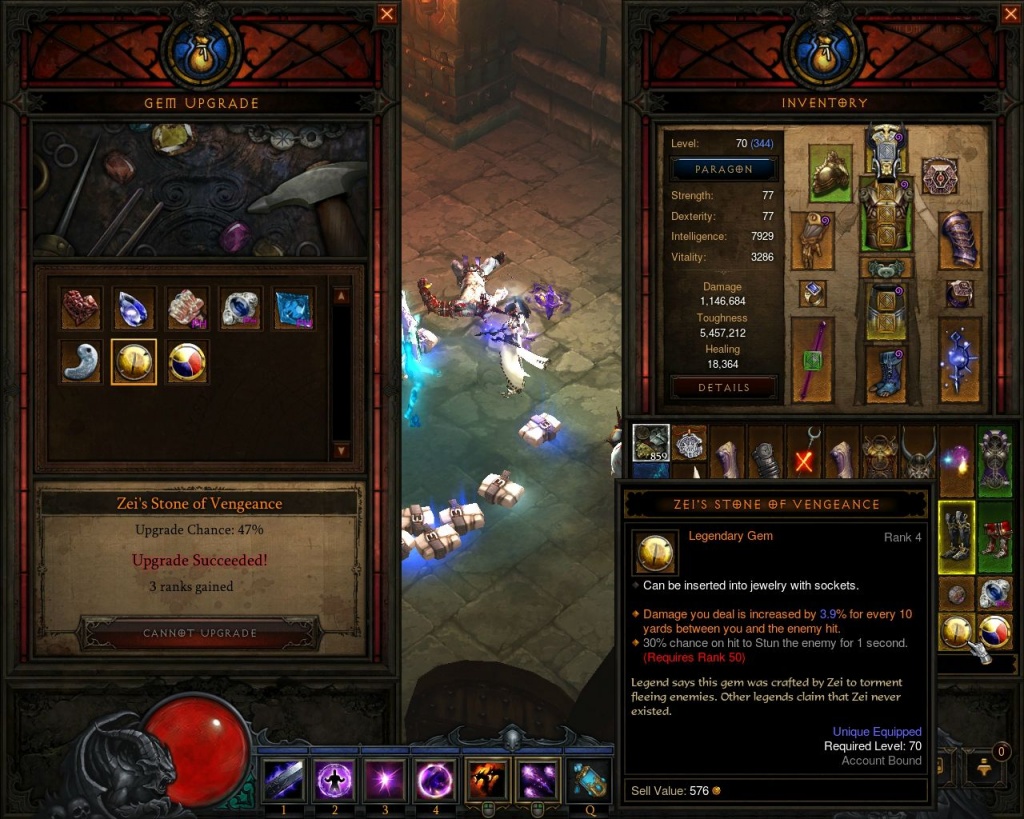Viewport: 1024px width, 819px height.
Task: Use the potion in the Q slot
Action: coord(590,780)
